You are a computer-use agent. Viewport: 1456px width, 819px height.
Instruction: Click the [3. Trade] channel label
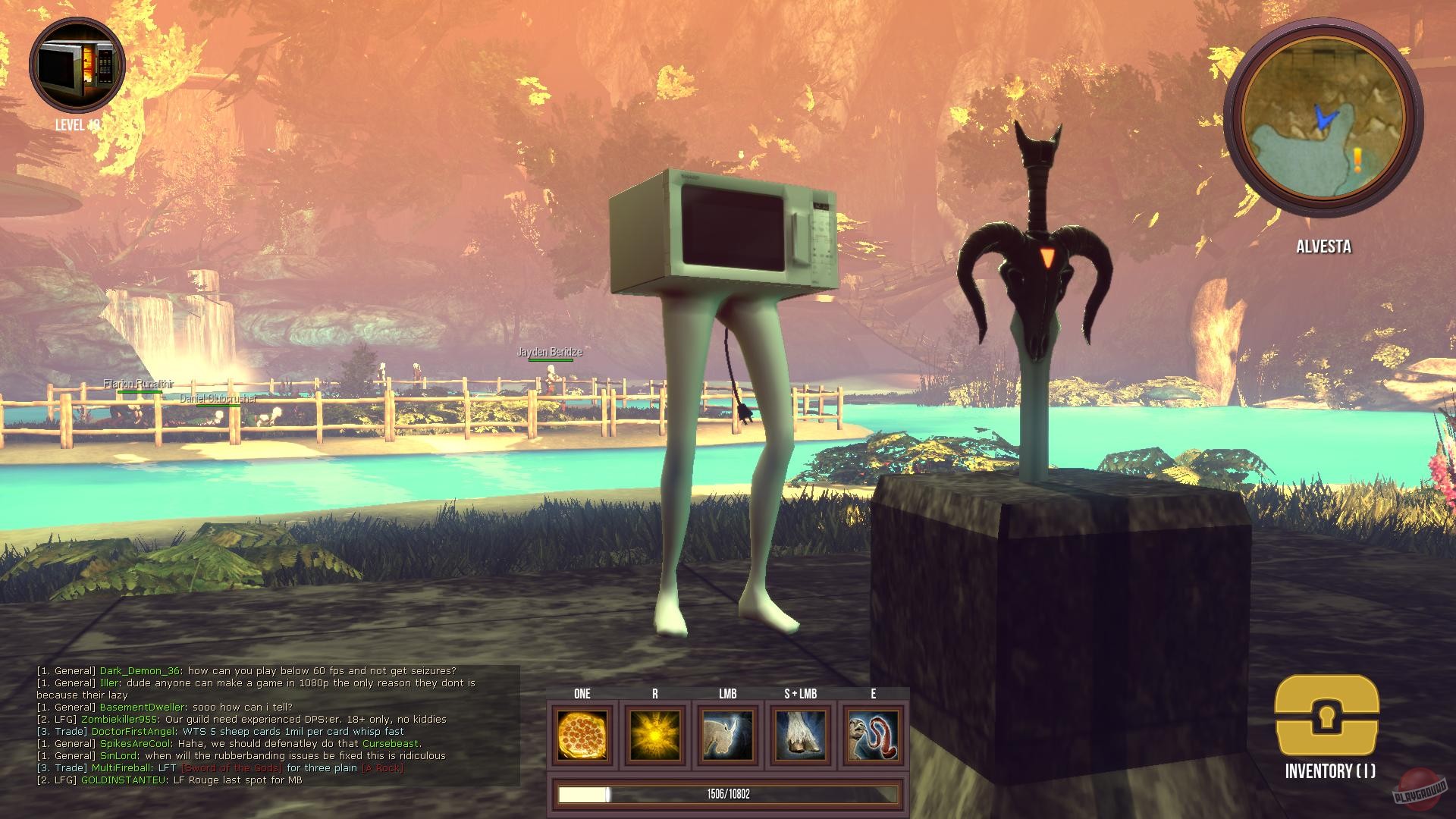(61, 767)
